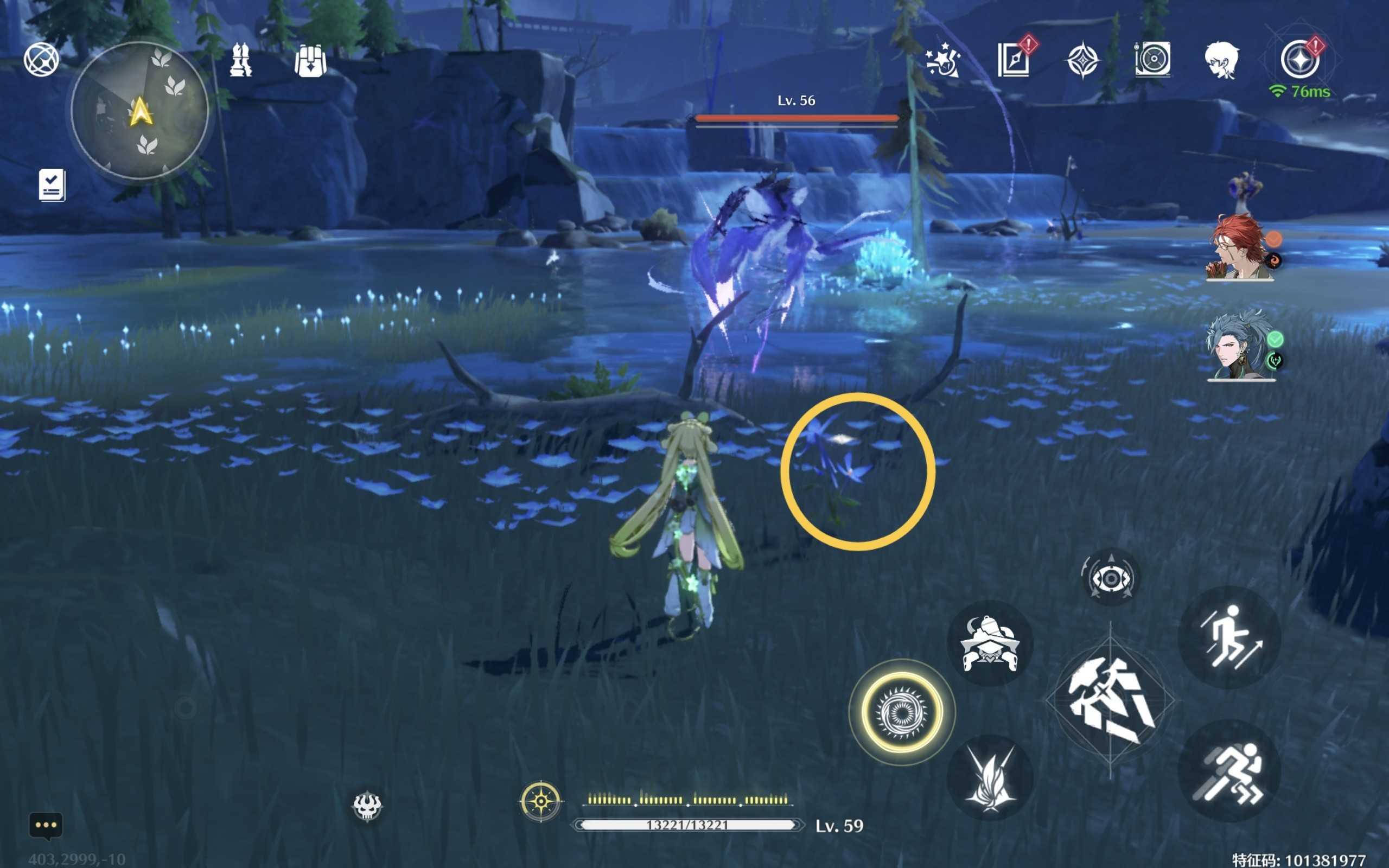Open the guidebook with red alert
Viewport: 1389px width, 868px height.
point(1014,59)
